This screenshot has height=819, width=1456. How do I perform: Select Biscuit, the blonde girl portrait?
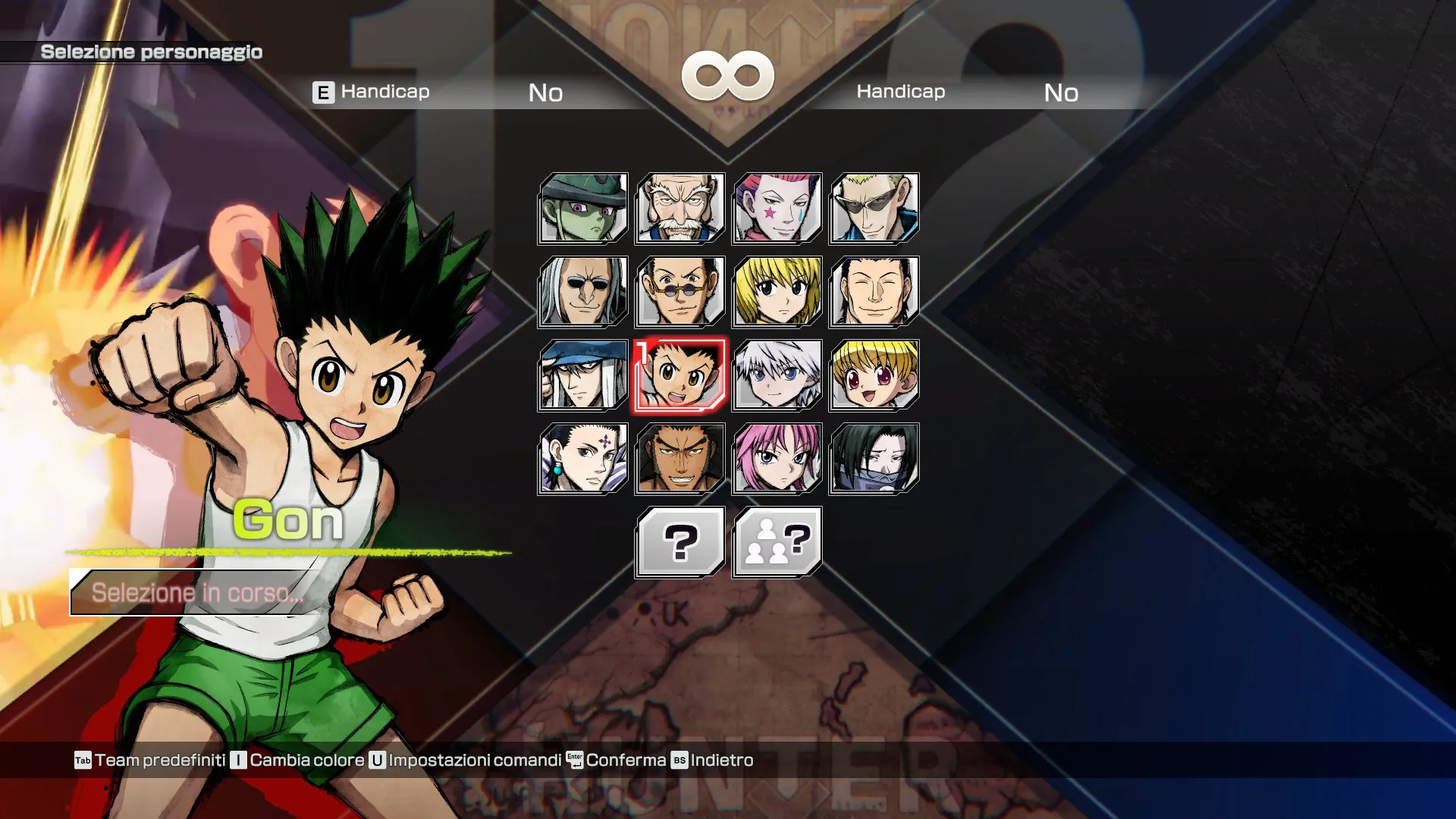tap(874, 375)
